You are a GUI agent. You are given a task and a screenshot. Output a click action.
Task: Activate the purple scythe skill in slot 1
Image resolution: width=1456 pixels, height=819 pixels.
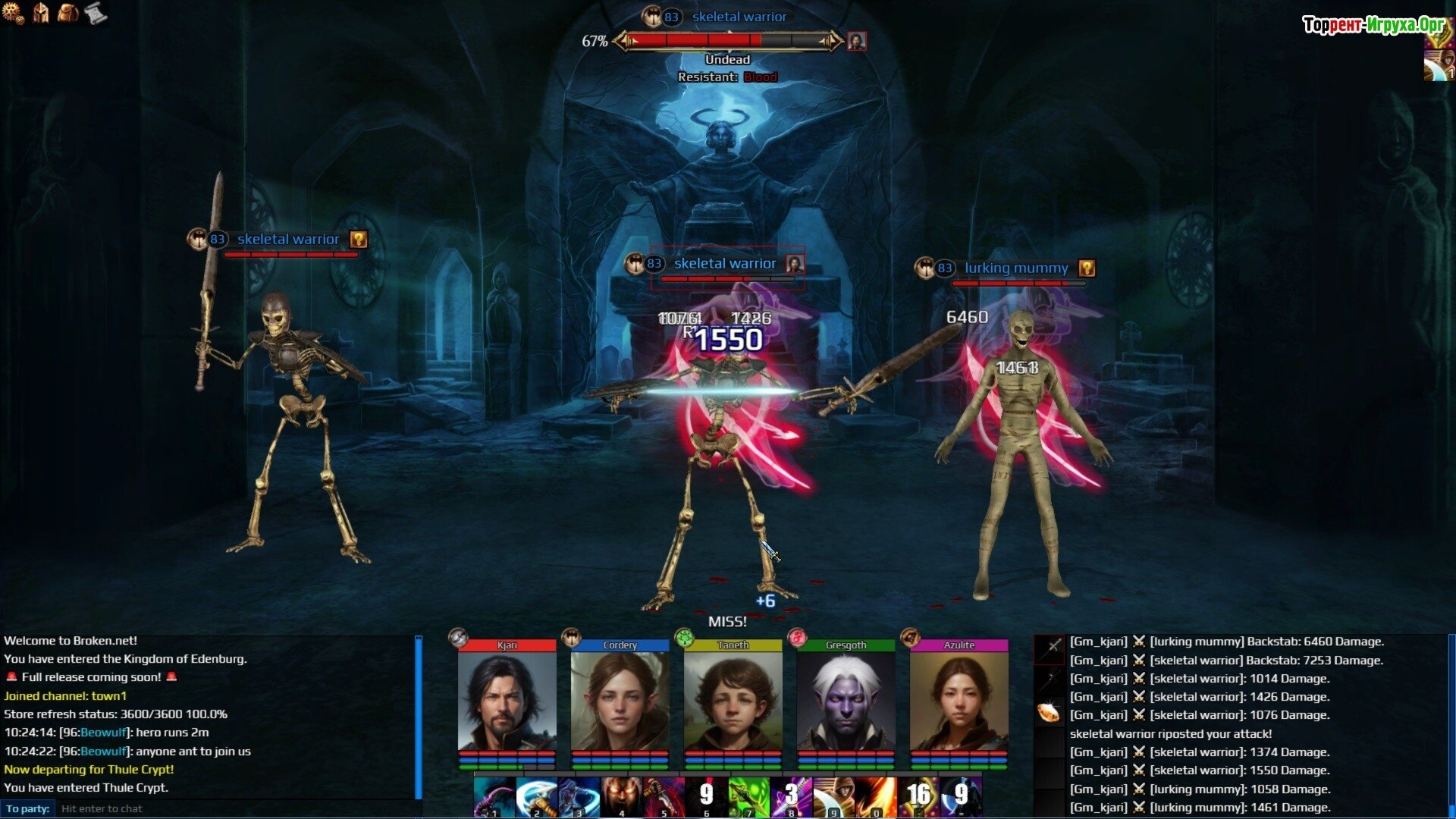point(494,798)
